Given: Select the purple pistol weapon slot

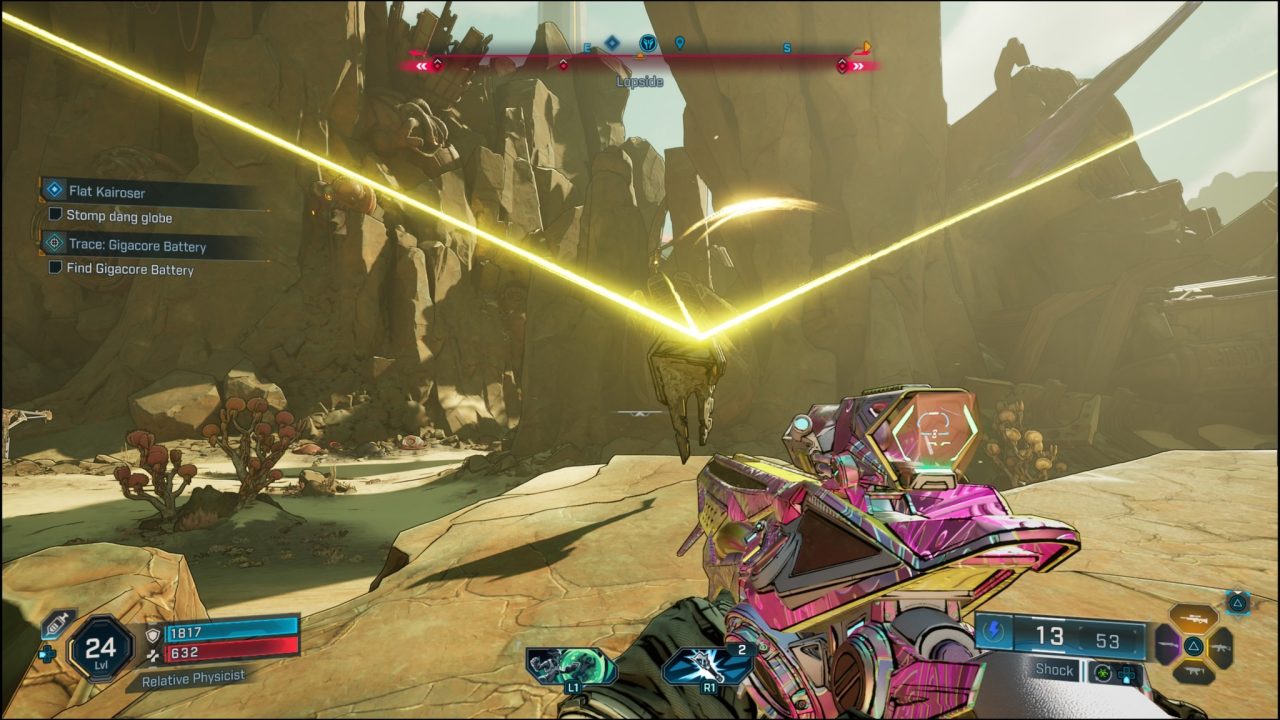Looking at the screenshot, I should coord(1167,644).
